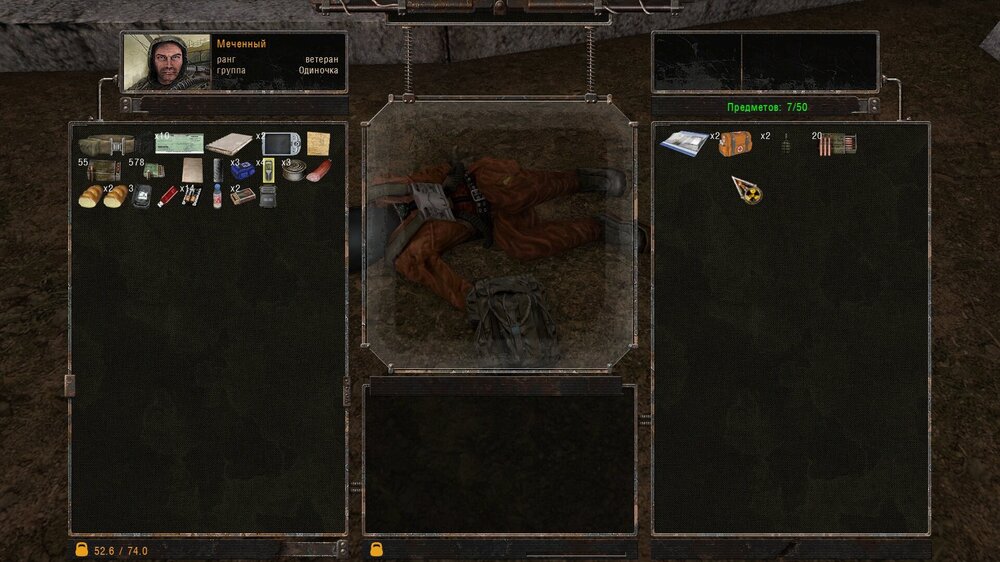This screenshot has height=562, width=1000.
Task: Select the canned food tin stack
Action: point(293,170)
